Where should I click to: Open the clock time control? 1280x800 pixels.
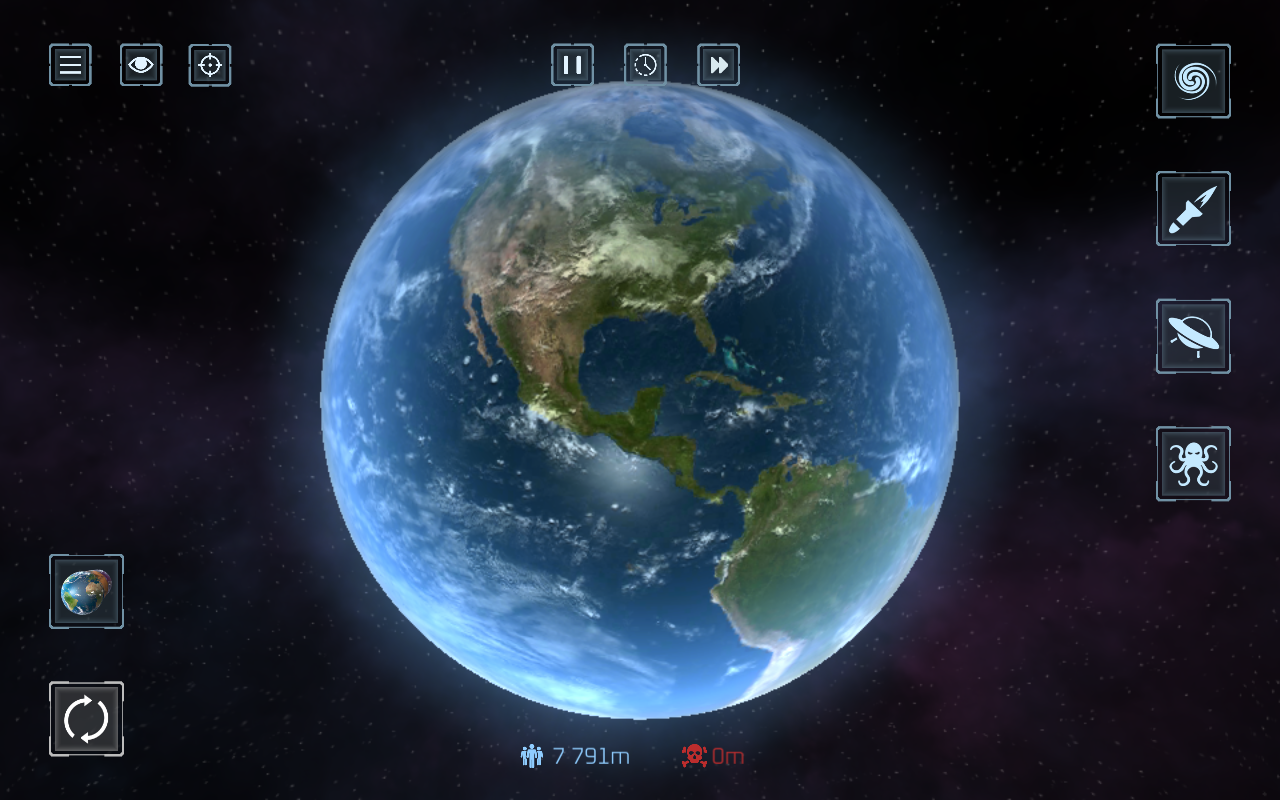click(645, 65)
